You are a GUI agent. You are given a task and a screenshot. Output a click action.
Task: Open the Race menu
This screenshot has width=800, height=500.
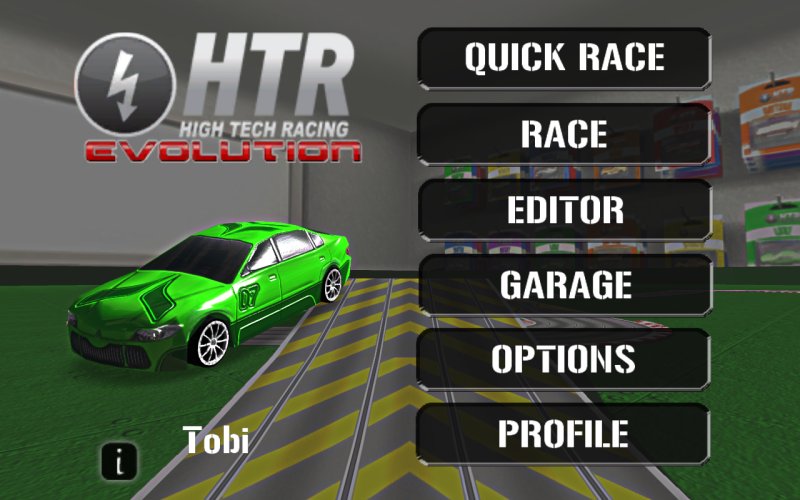[x=564, y=134]
